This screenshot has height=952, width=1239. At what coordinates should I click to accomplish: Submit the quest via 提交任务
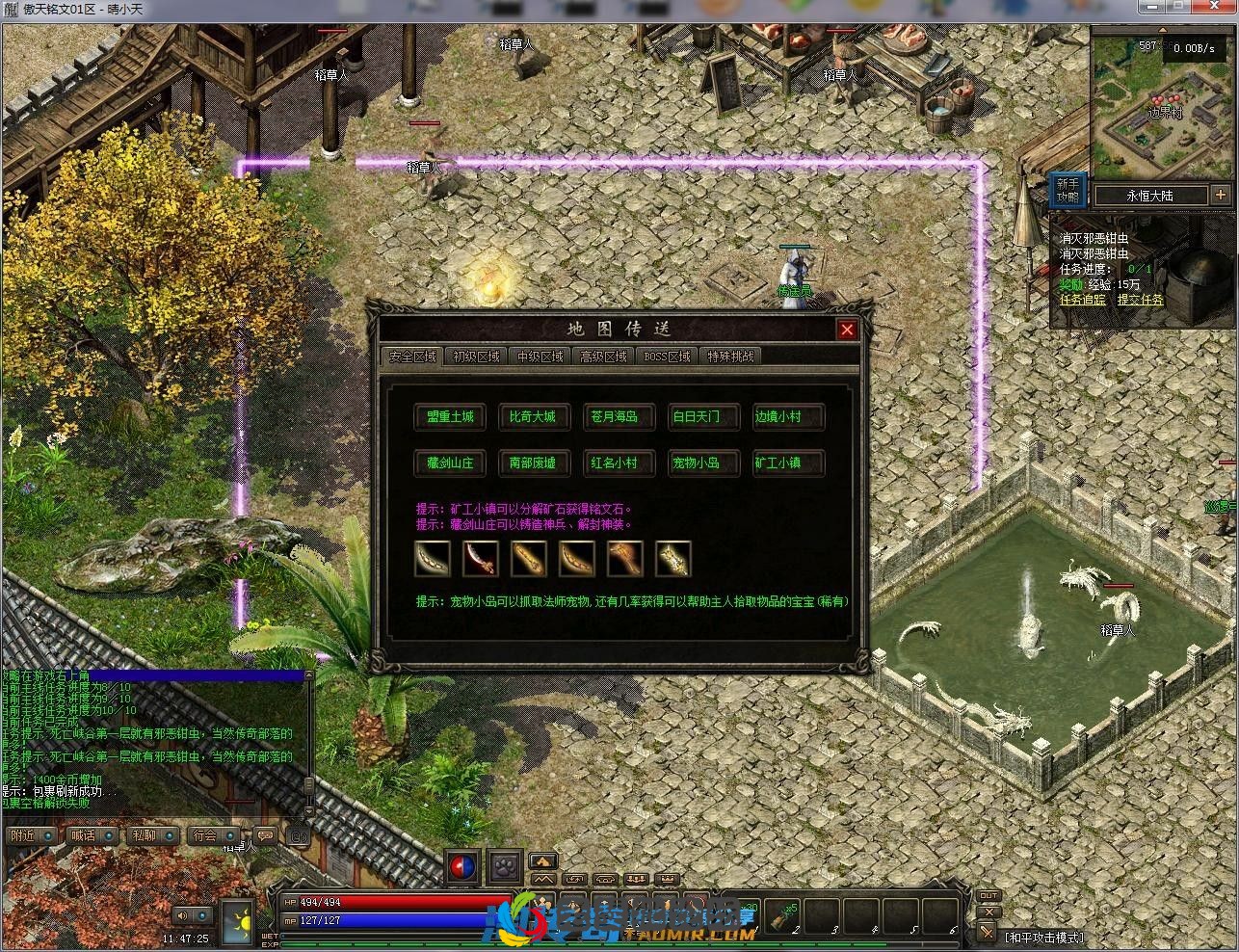(x=1140, y=301)
